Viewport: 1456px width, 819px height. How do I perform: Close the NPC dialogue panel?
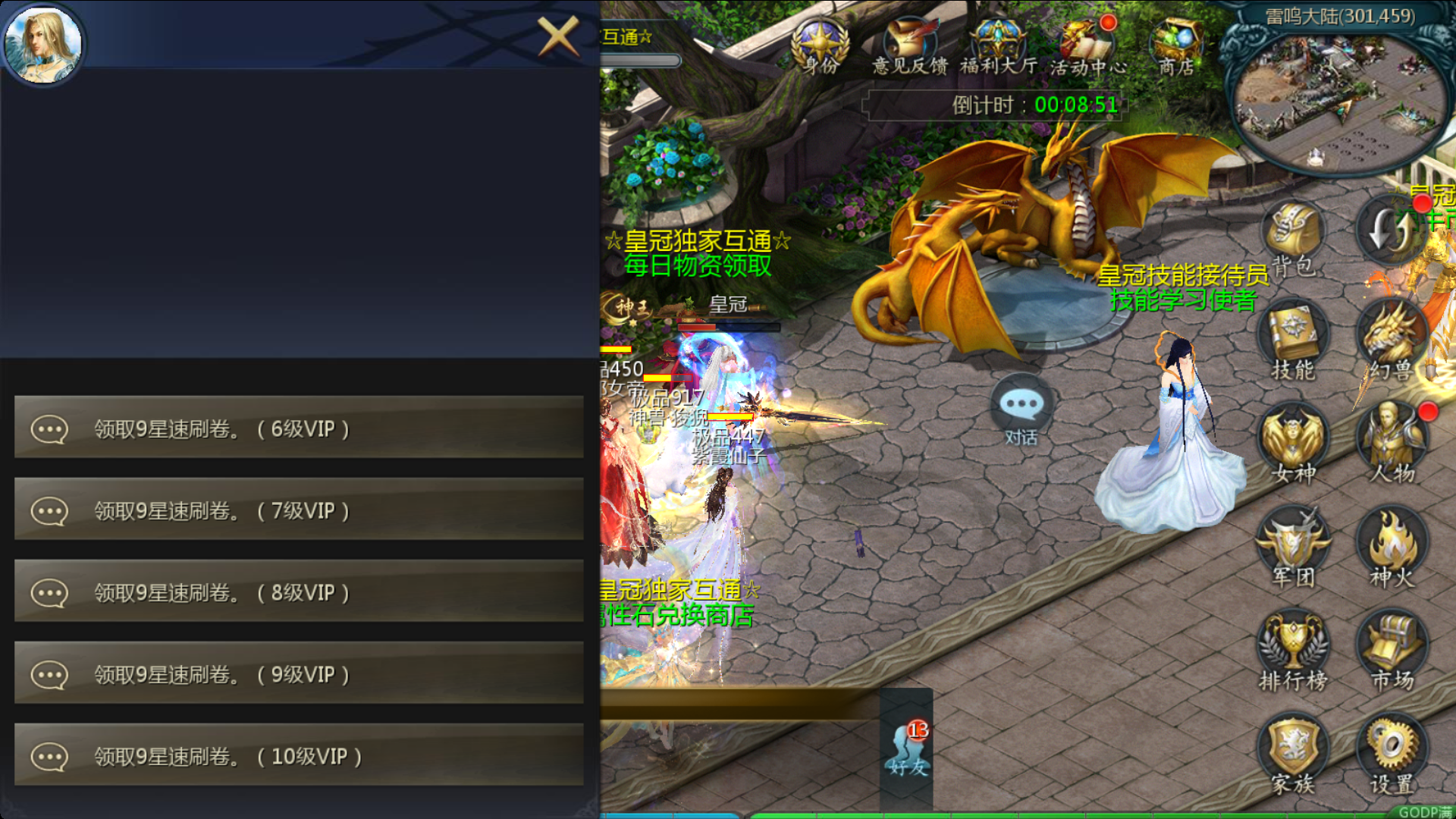pyautogui.click(x=558, y=36)
